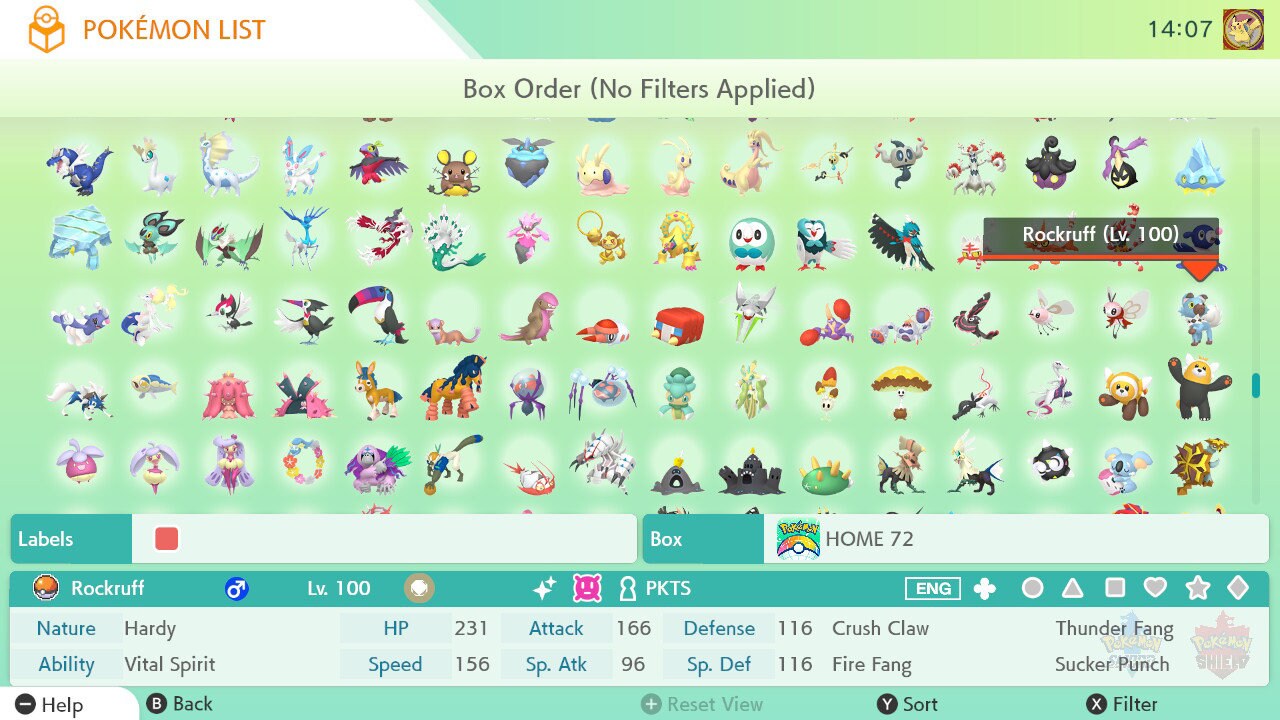Toggle the heart marking
Image resolution: width=1280 pixels, height=720 pixels.
tap(1156, 588)
